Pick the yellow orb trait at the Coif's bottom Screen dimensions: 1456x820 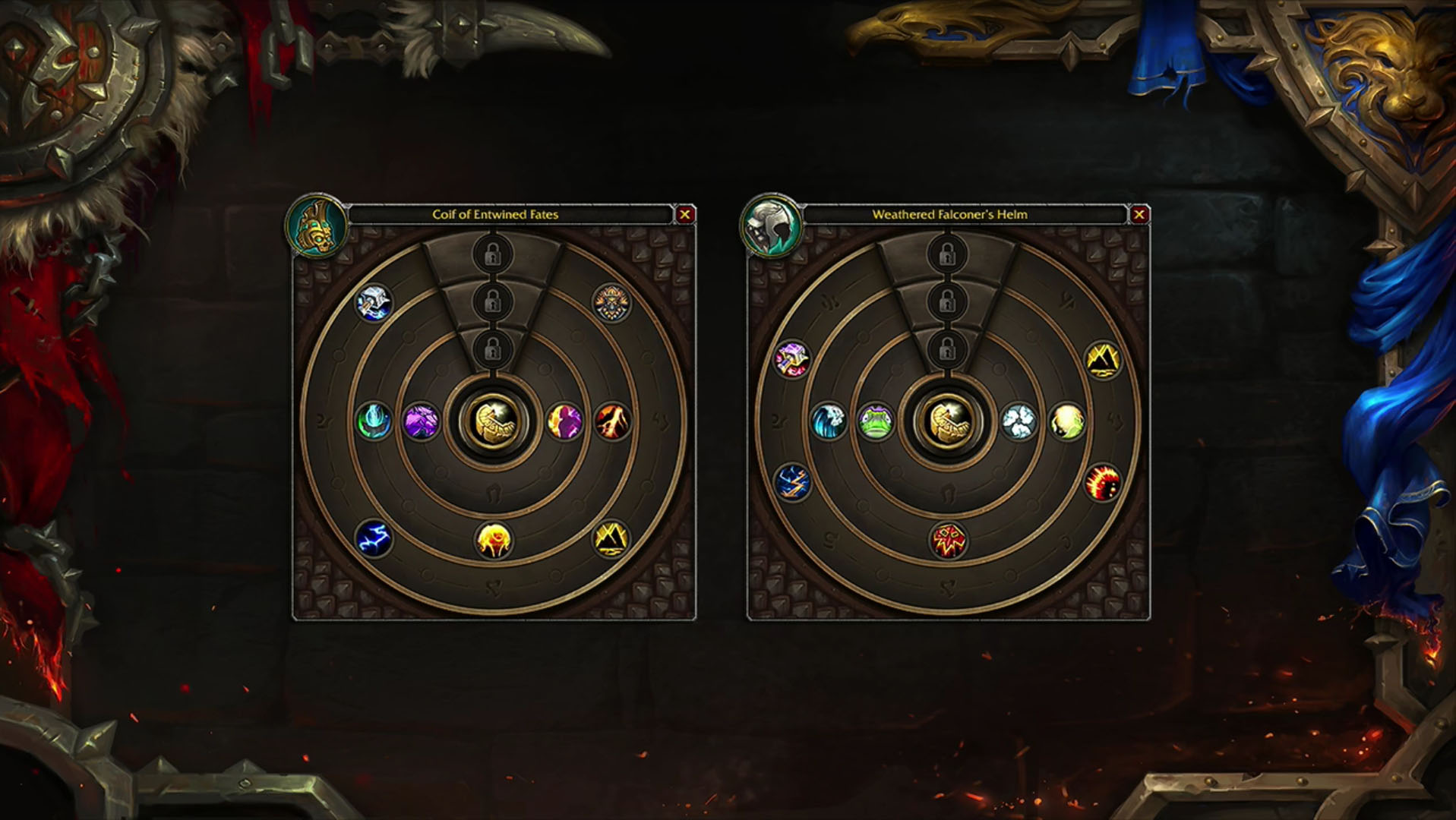pyautogui.click(x=494, y=541)
